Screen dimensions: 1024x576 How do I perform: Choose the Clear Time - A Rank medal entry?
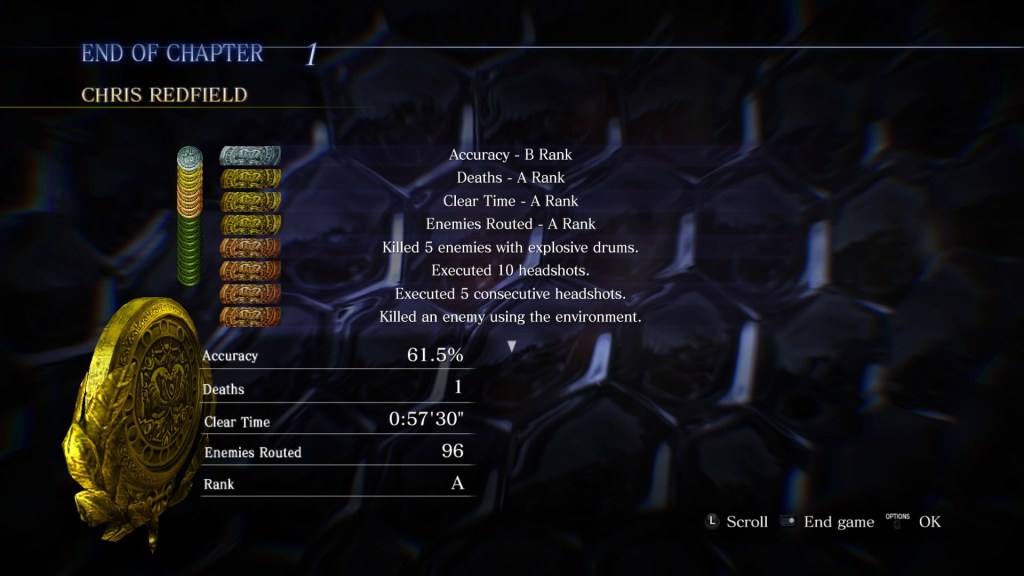510,201
